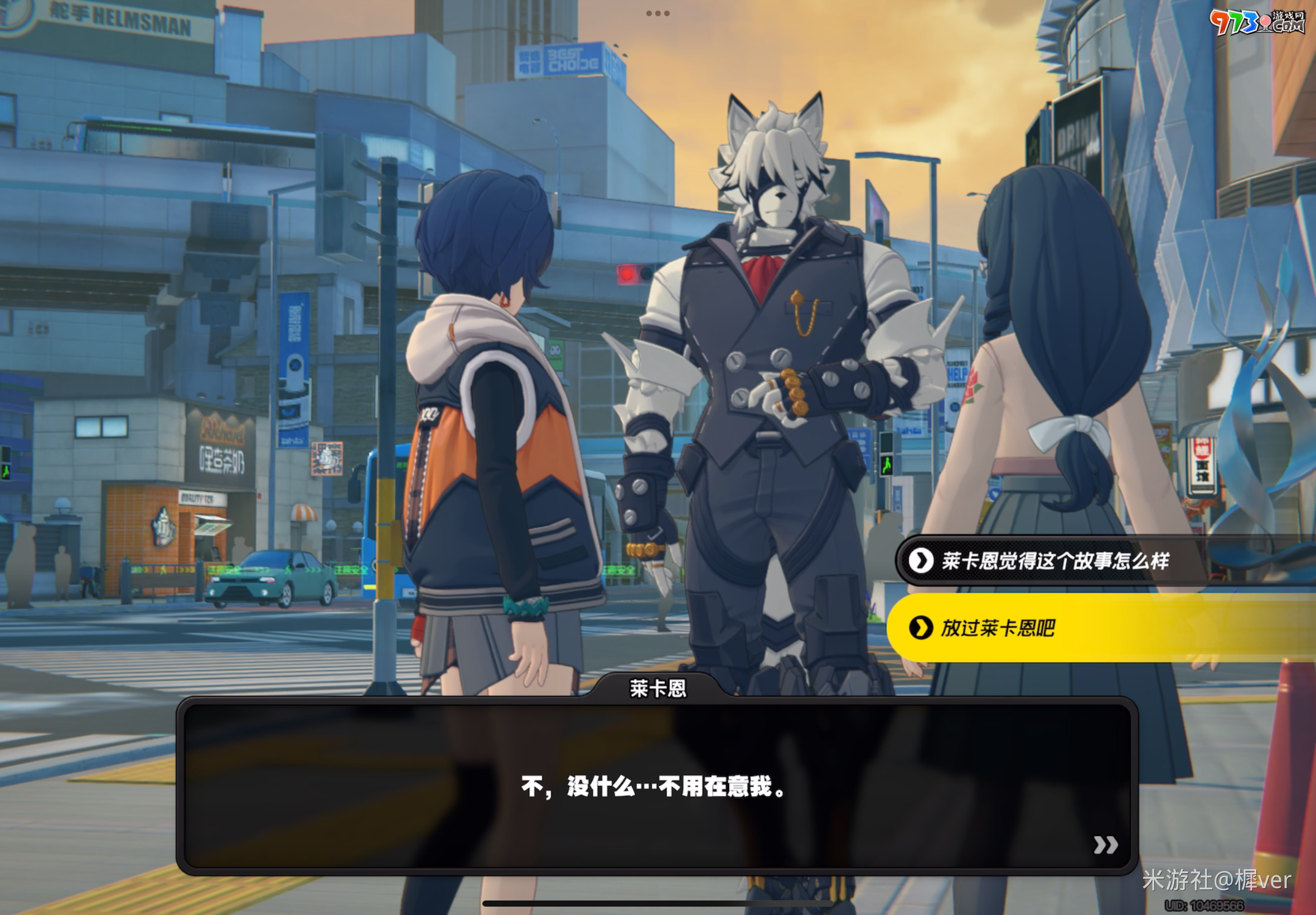Select the yellow option 放过莱卡恩吧
Screen dimensions: 1316x915
pyautogui.click(x=997, y=628)
